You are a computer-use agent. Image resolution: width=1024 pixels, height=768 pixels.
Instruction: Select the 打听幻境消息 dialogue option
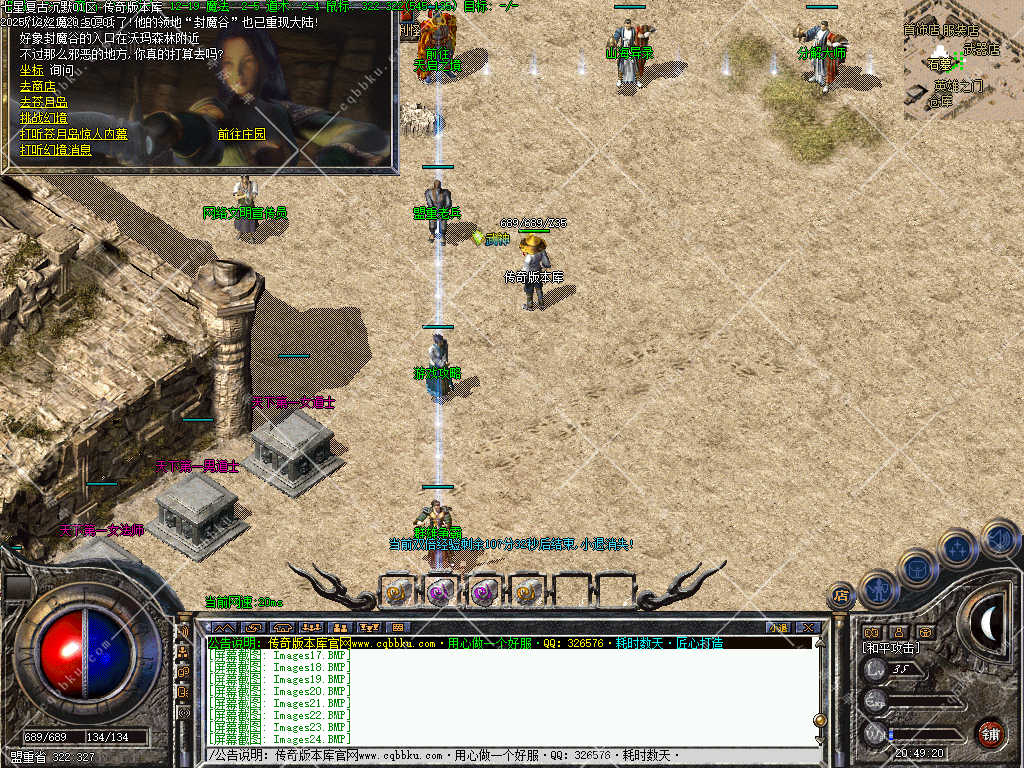pyautogui.click(x=55, y=150)
